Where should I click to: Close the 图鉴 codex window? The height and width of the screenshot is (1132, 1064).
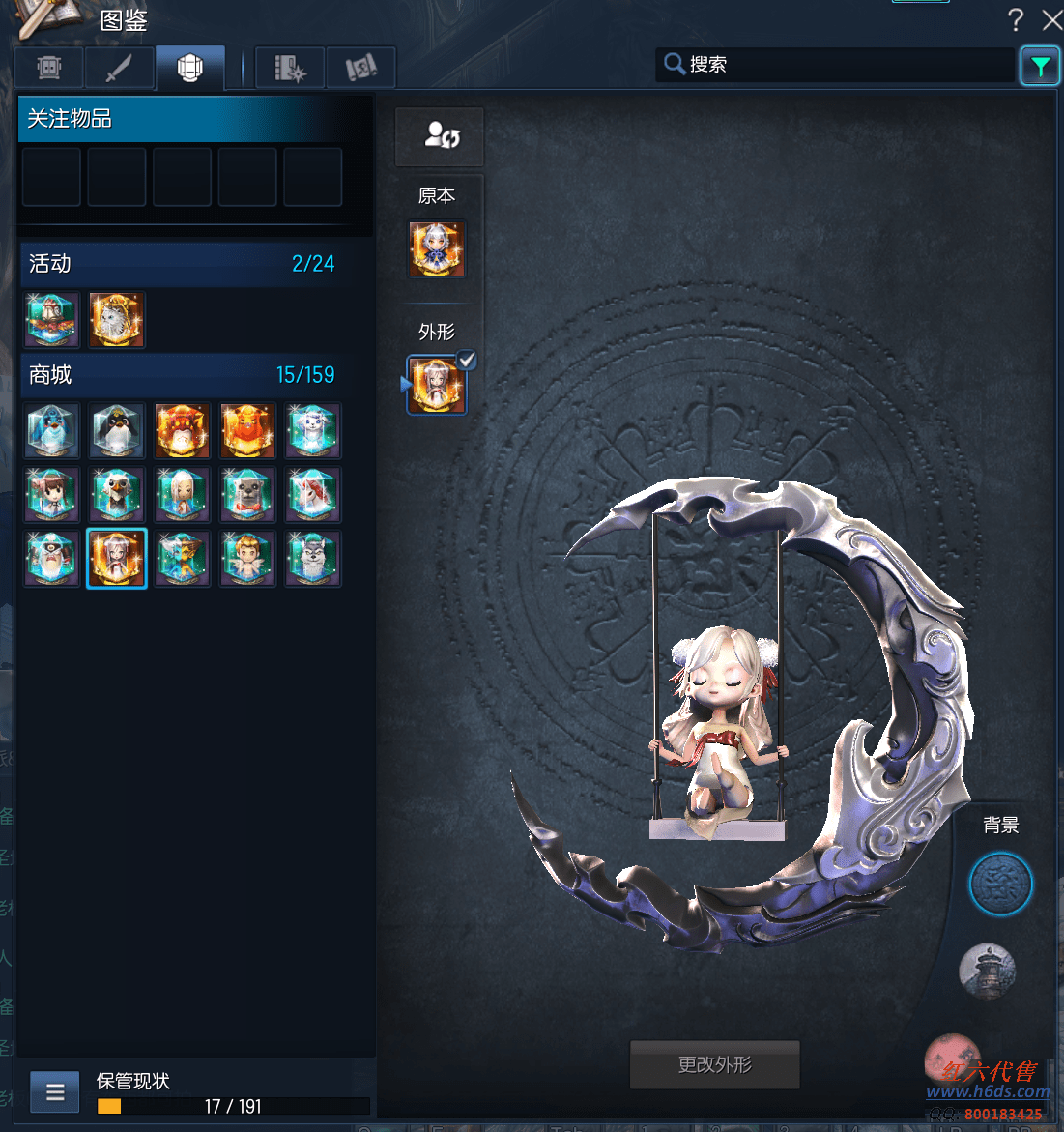1051,19
